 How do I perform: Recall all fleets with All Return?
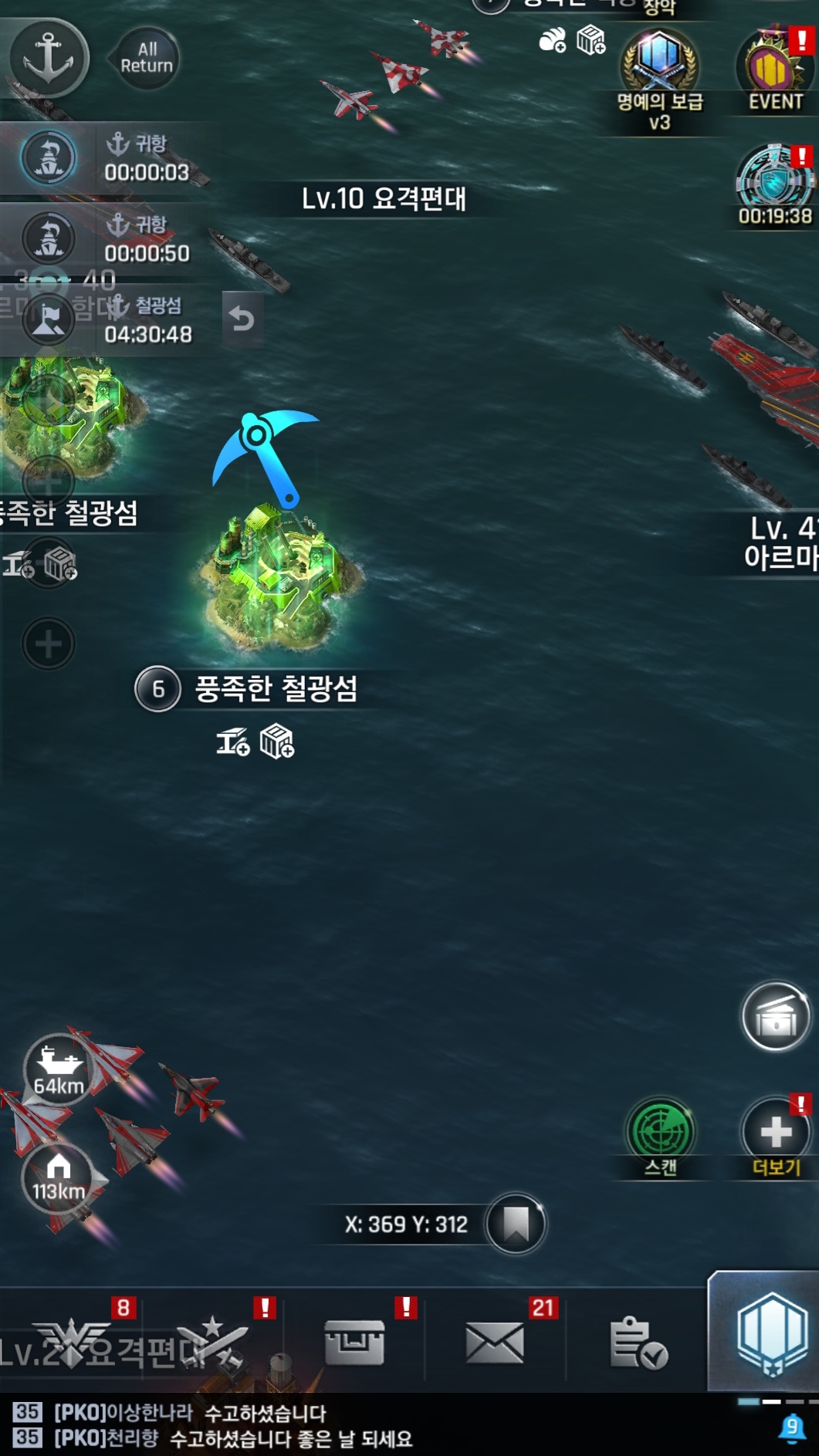pyautogui.click(x=147, y=59)
